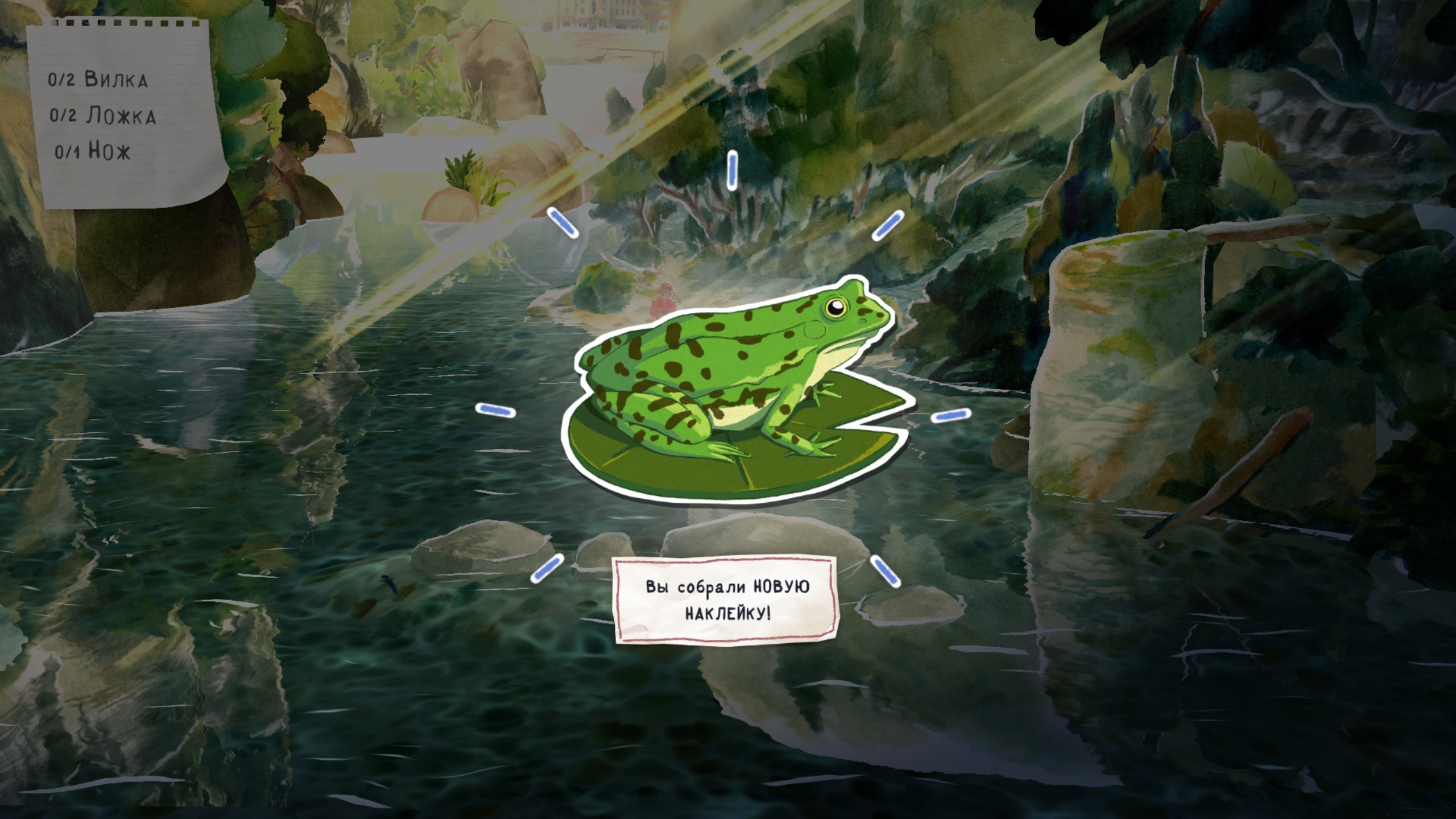
Task: Dismiss the 'Вы собрали НОВУЮ НАКЛЕЙКУ!' notice
Action: tap(727, 599)
